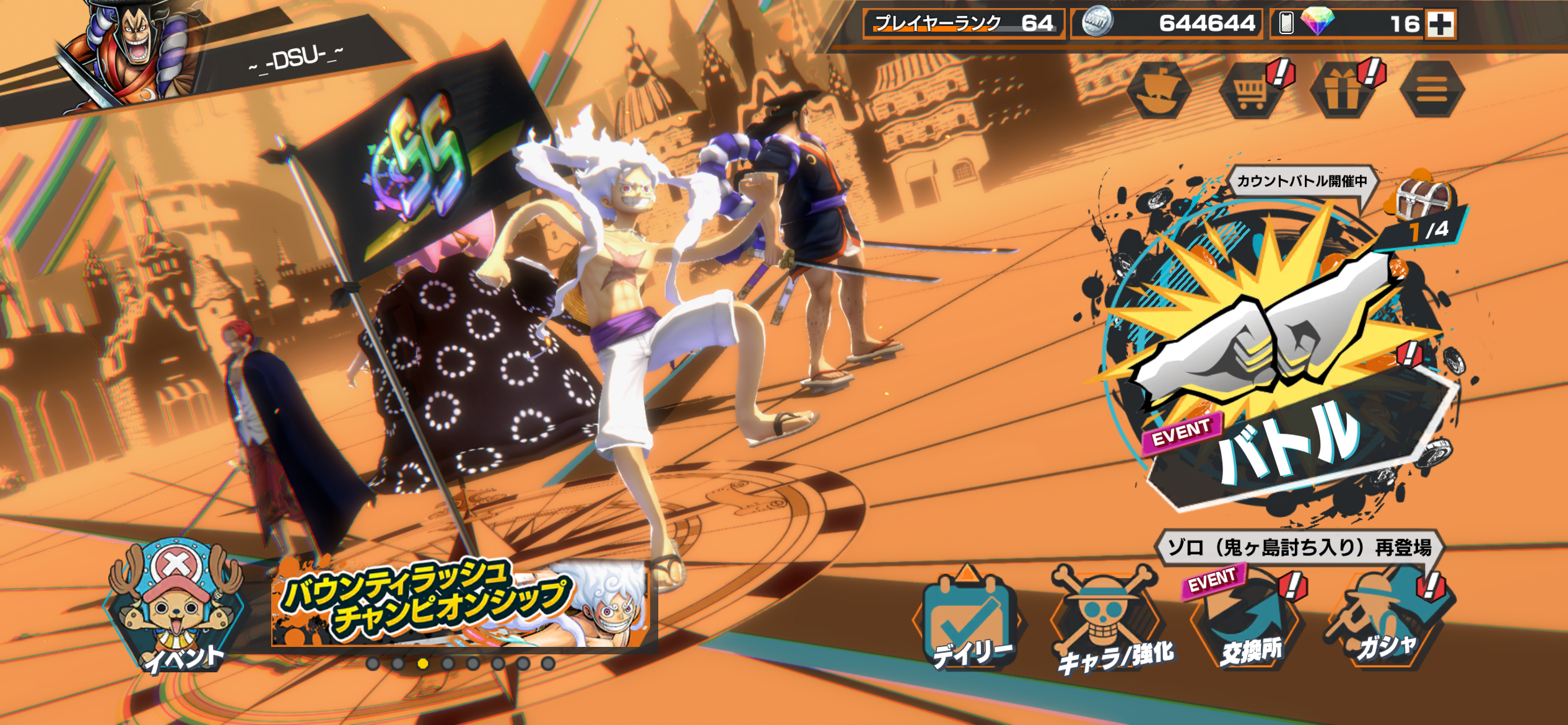Open the ship icon menu
1568x725 pixels.
click(1158, 91)
